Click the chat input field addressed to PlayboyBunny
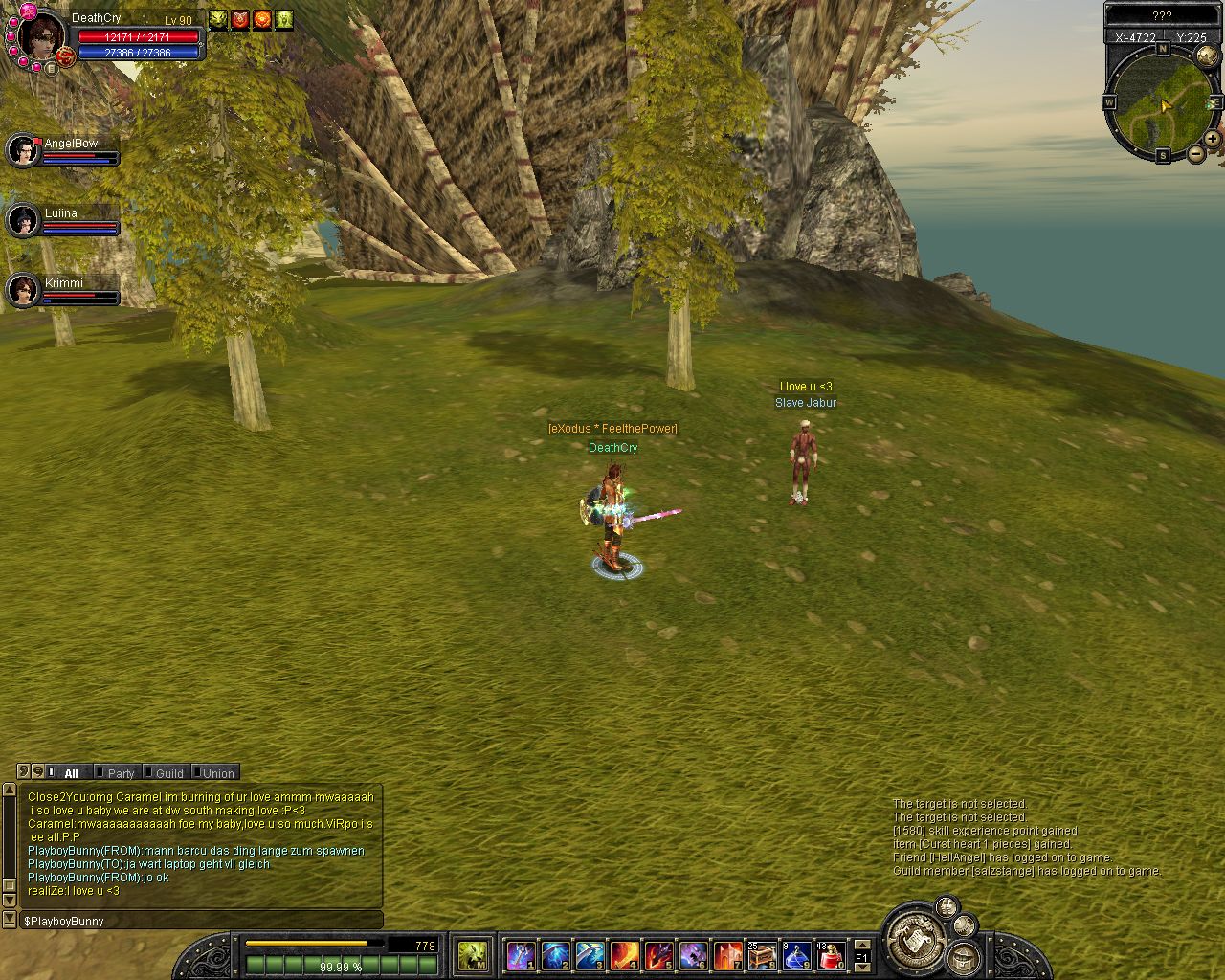The image size is (1225, 980). tap(201, 921)
